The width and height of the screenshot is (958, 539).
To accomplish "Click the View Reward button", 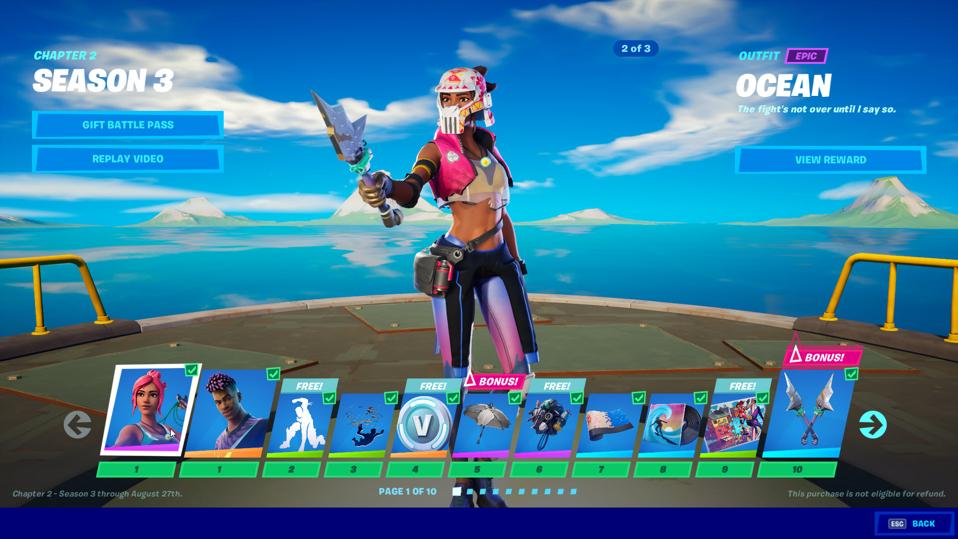I will 830,160.
